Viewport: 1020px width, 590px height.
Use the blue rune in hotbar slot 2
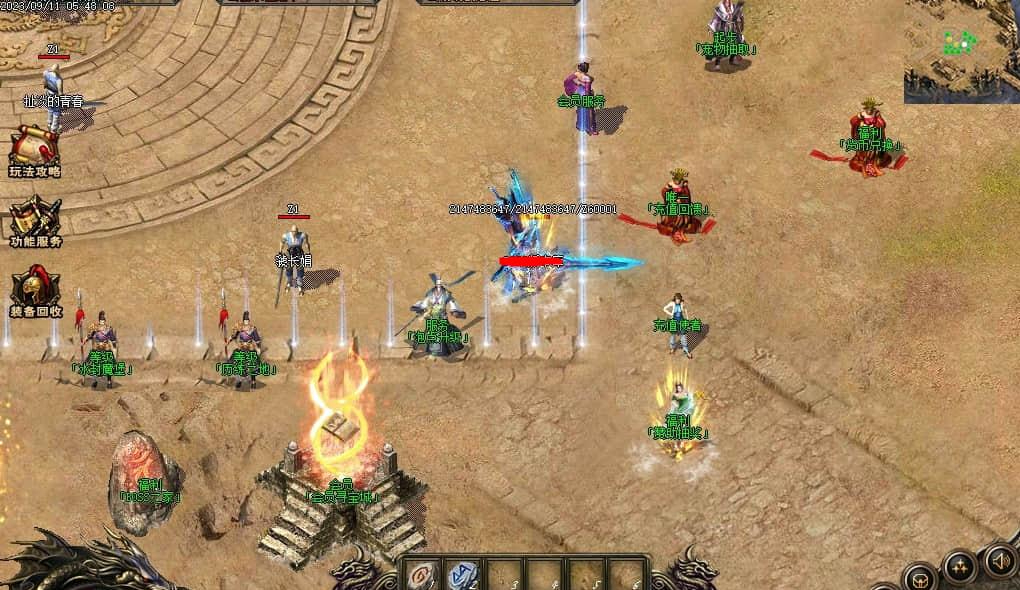point(462,575)
